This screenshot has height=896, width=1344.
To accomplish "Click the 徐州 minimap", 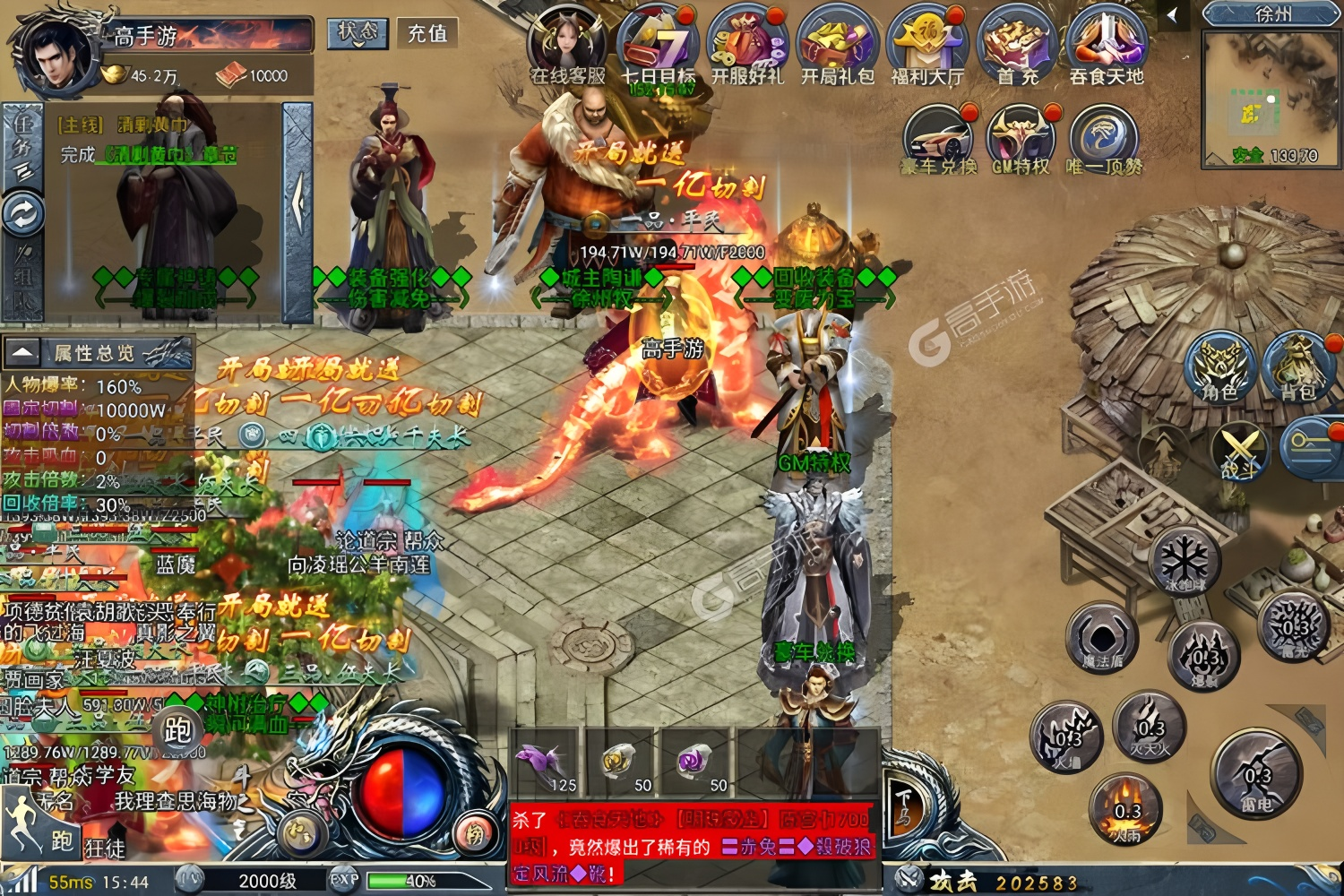I will click(x=1272, y=99).
